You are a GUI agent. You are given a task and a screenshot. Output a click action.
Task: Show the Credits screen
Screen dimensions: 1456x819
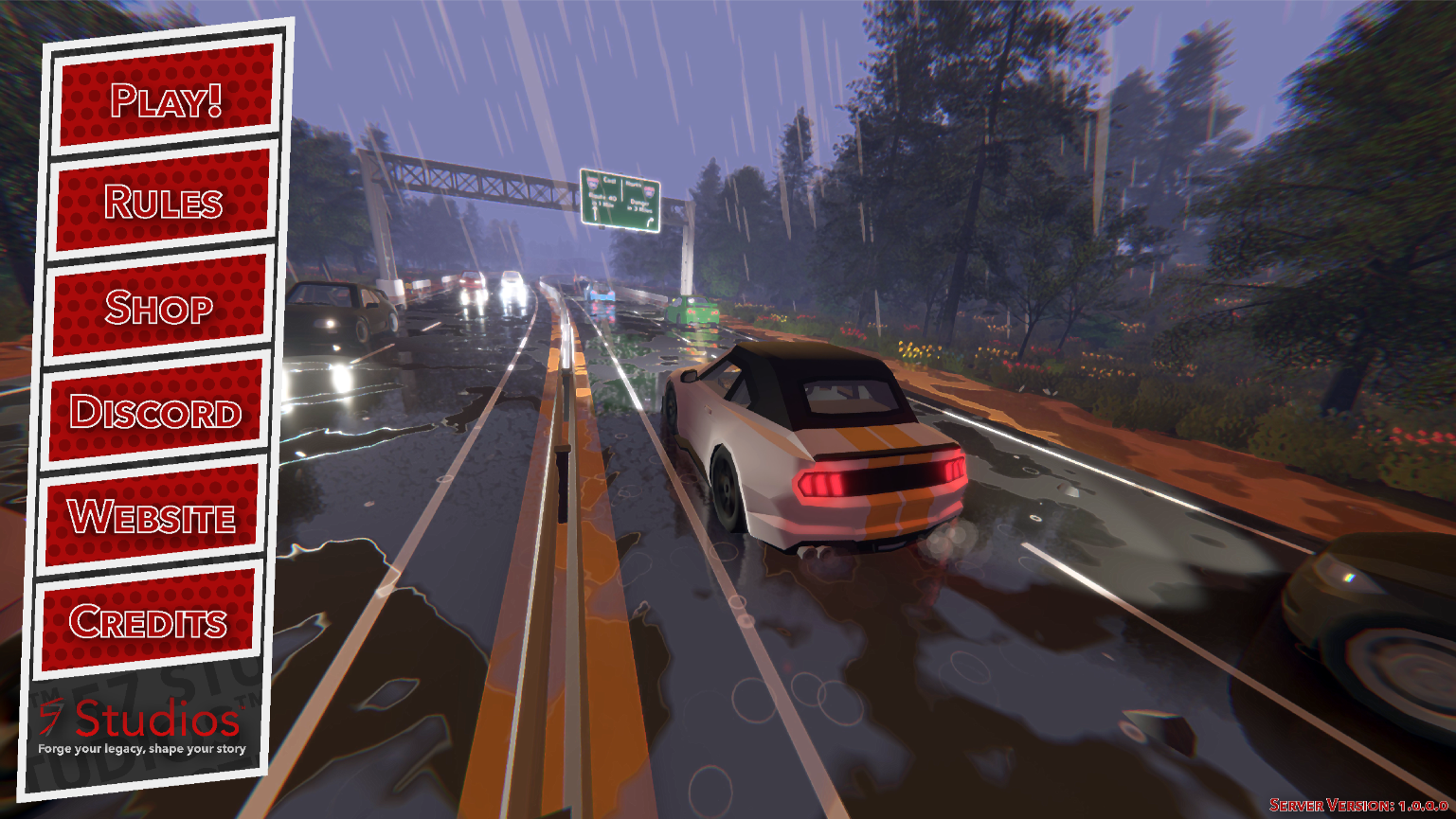[x=148, y=621]
